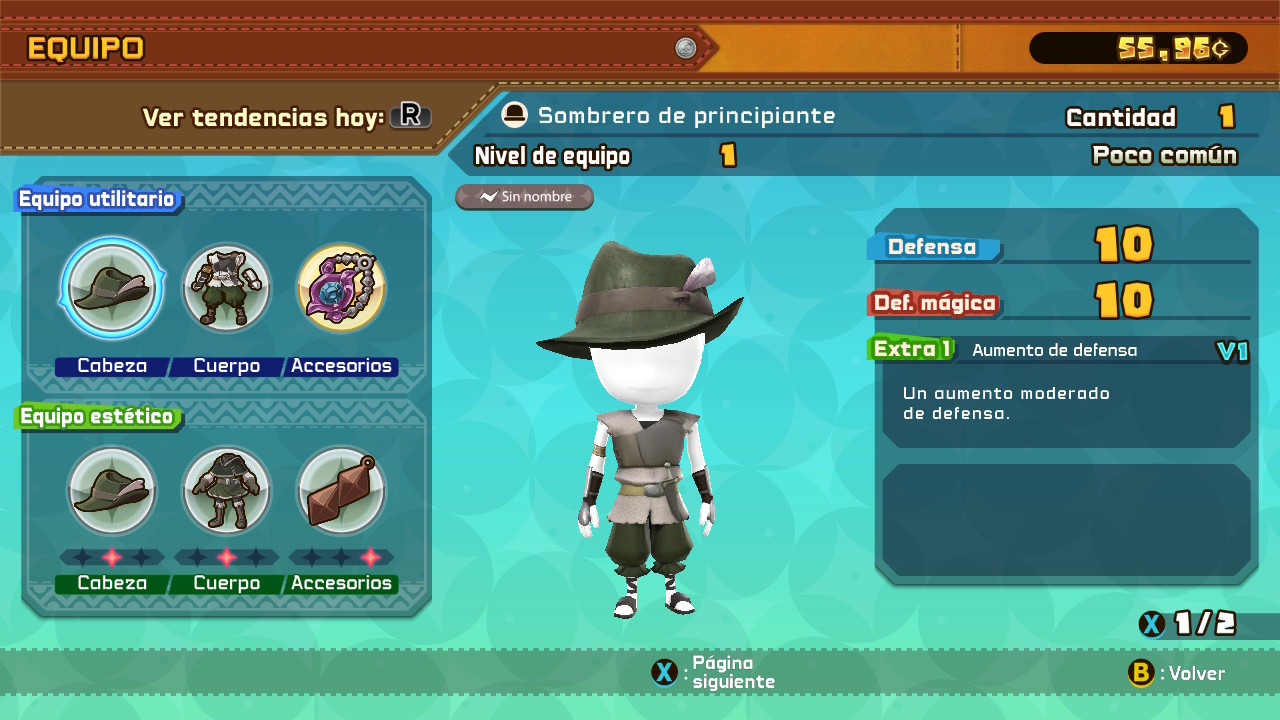Pick the cosmetic head hat slot
The height and width of the screenshot is (720, 1280).
point(112,490)
